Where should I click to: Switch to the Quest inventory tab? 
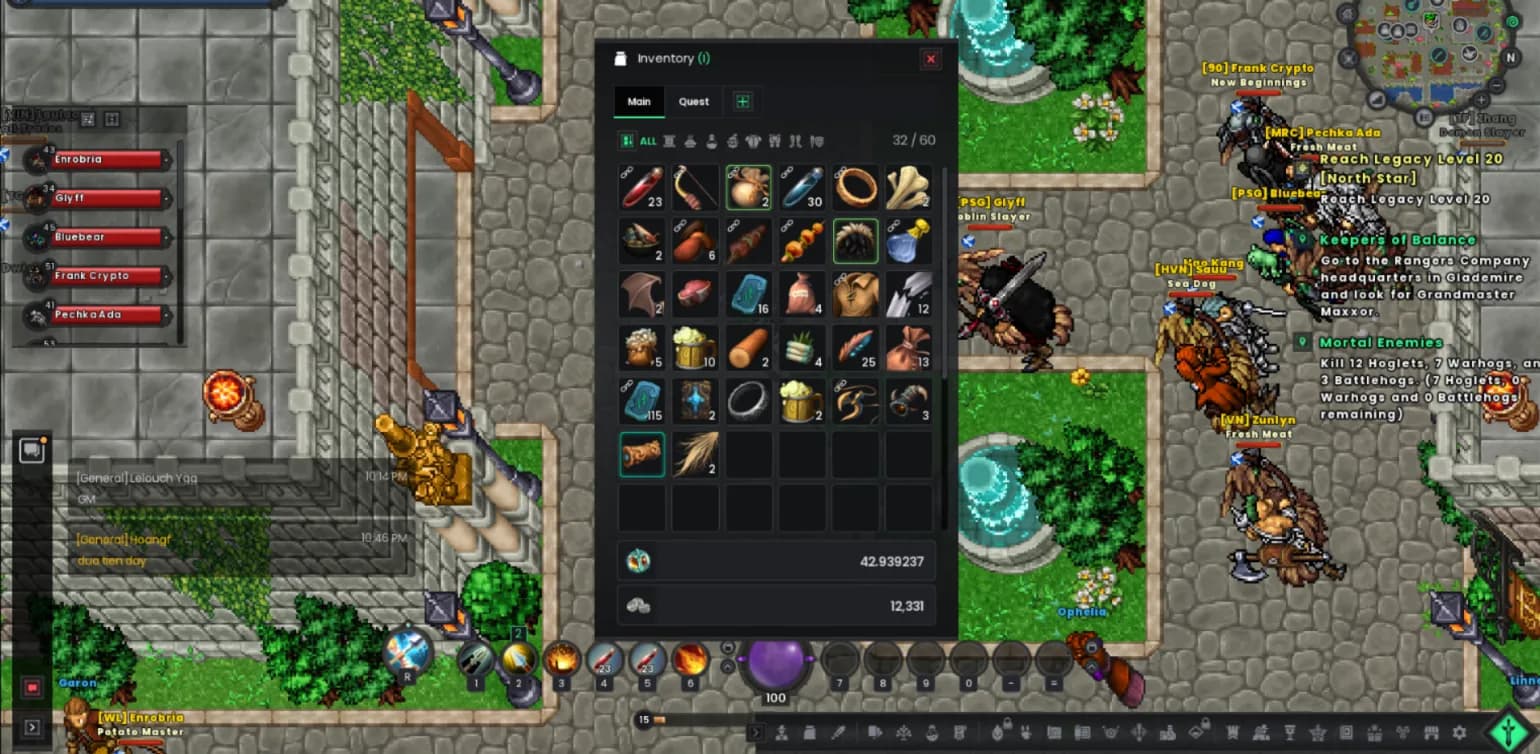tap(694, 101)
